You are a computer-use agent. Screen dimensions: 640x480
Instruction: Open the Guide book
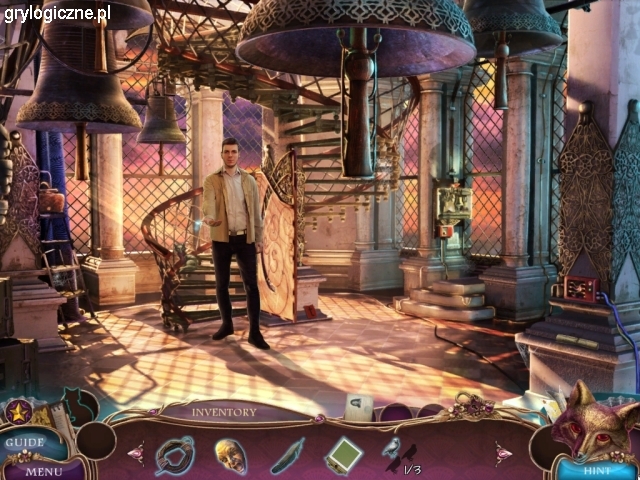[22, 441]
